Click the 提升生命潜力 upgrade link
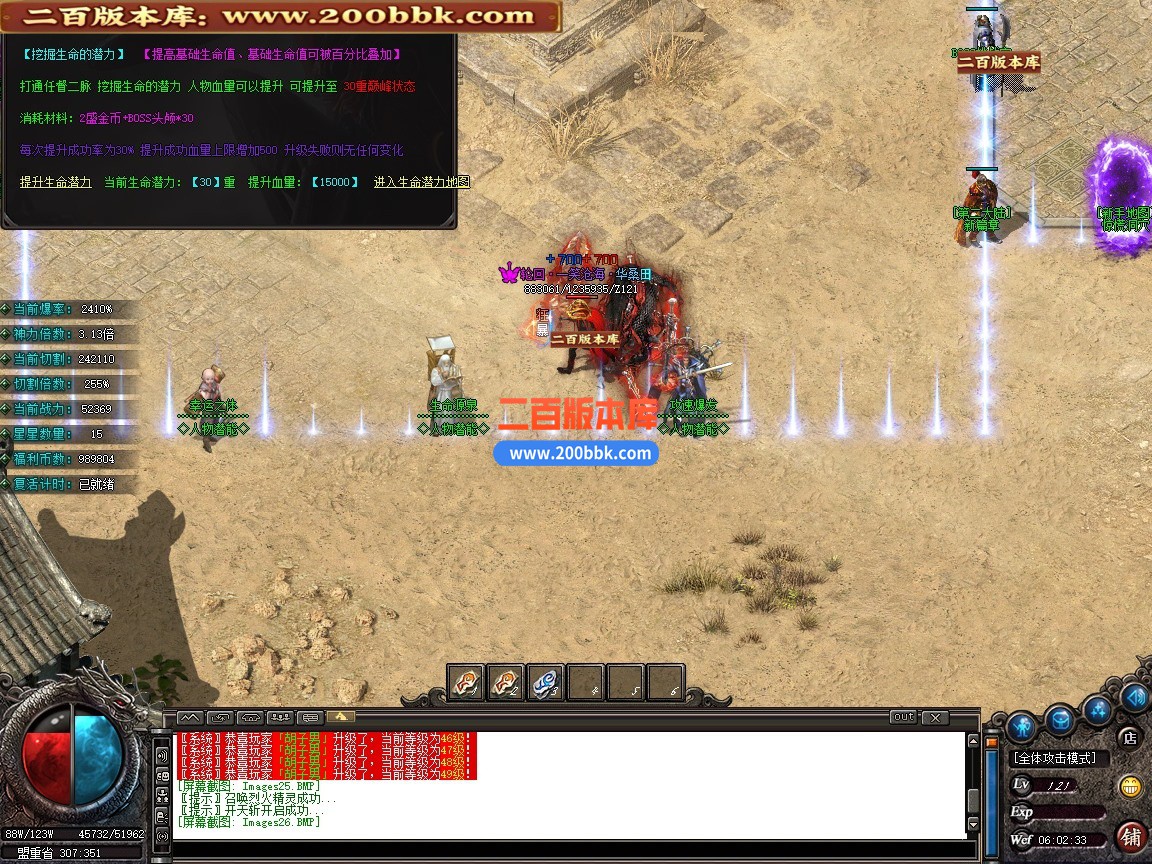The image size is (1152, 864). [56, 182]
